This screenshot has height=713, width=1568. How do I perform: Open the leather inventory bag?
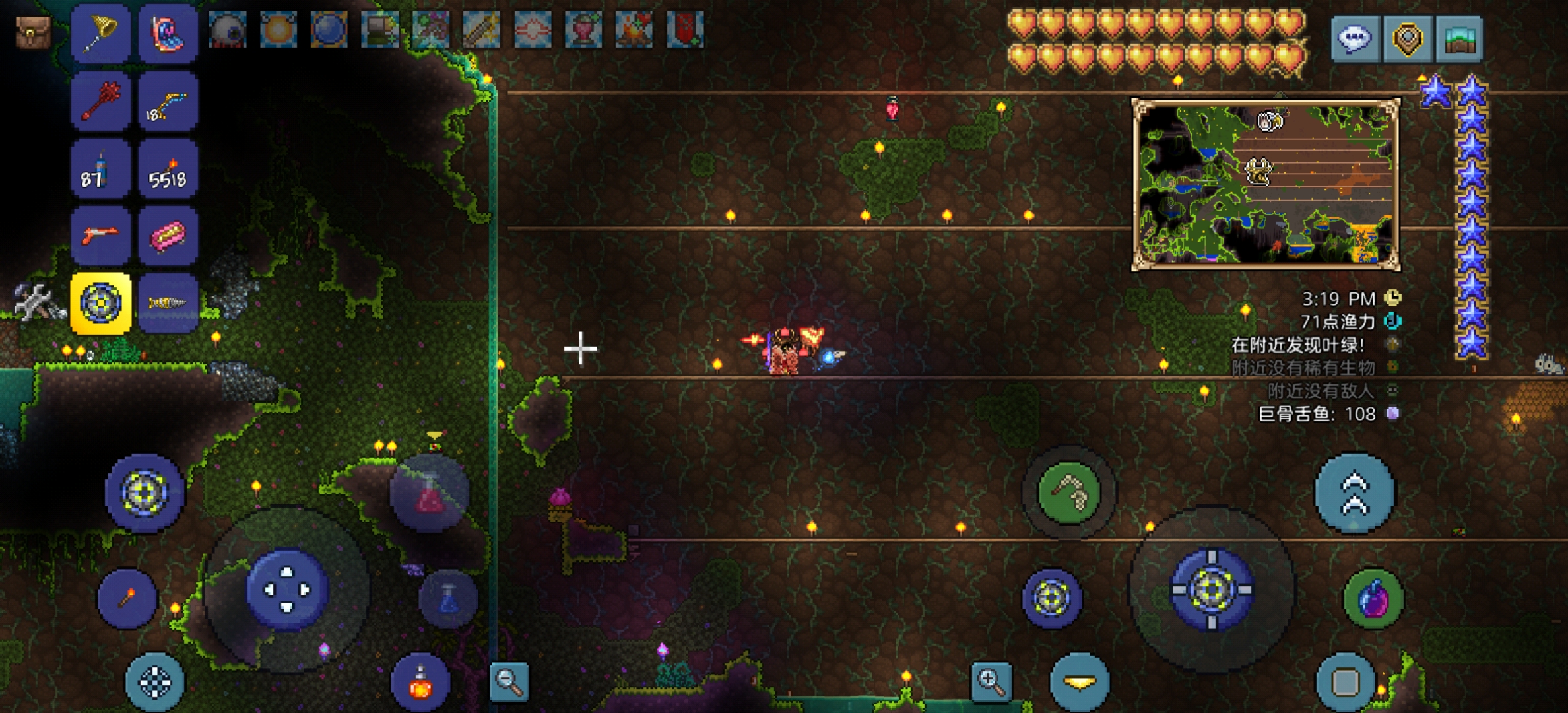(x=33, y=31)
